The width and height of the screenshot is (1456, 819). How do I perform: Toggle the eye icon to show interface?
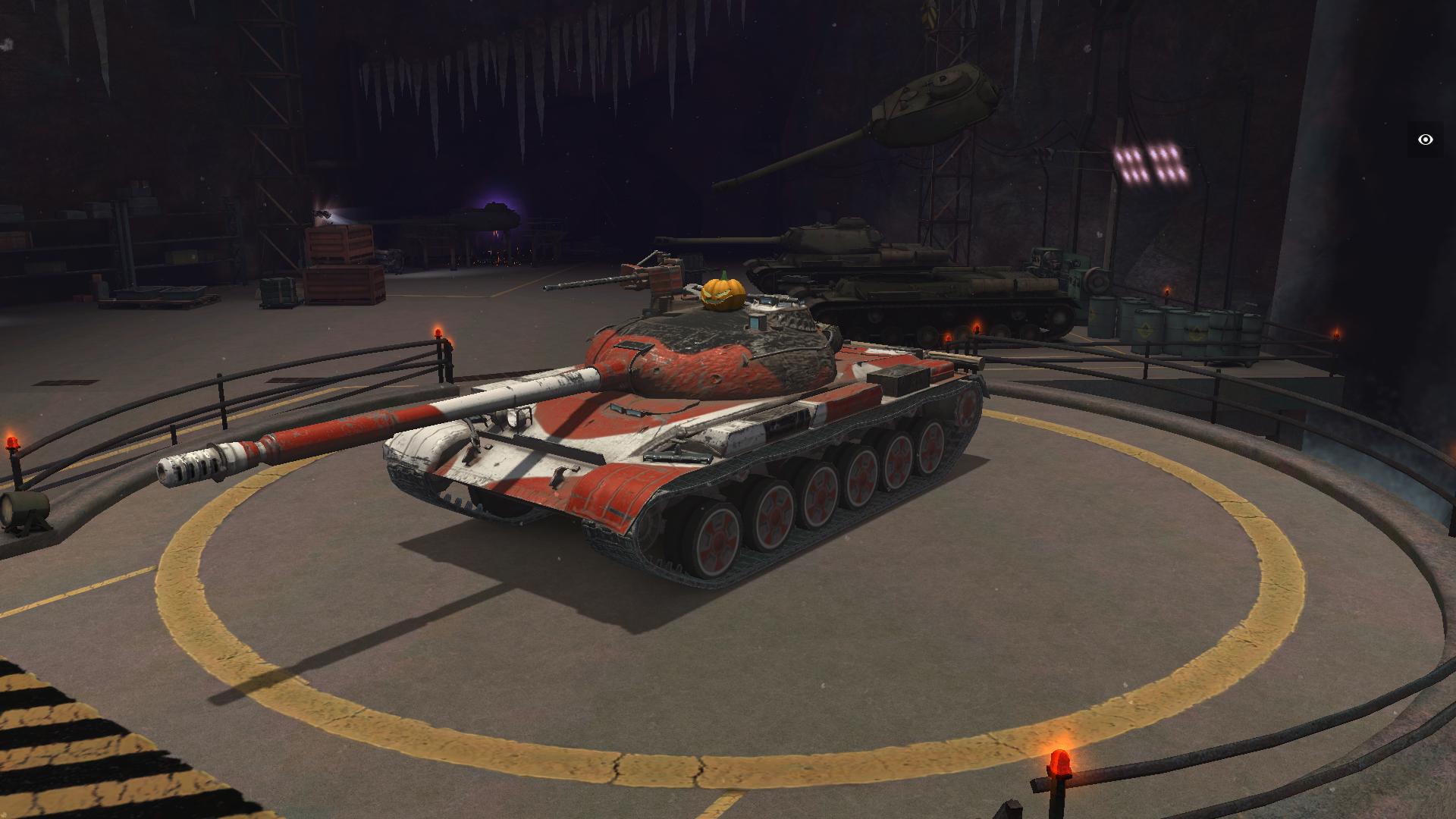click(x=1426, y=140)
